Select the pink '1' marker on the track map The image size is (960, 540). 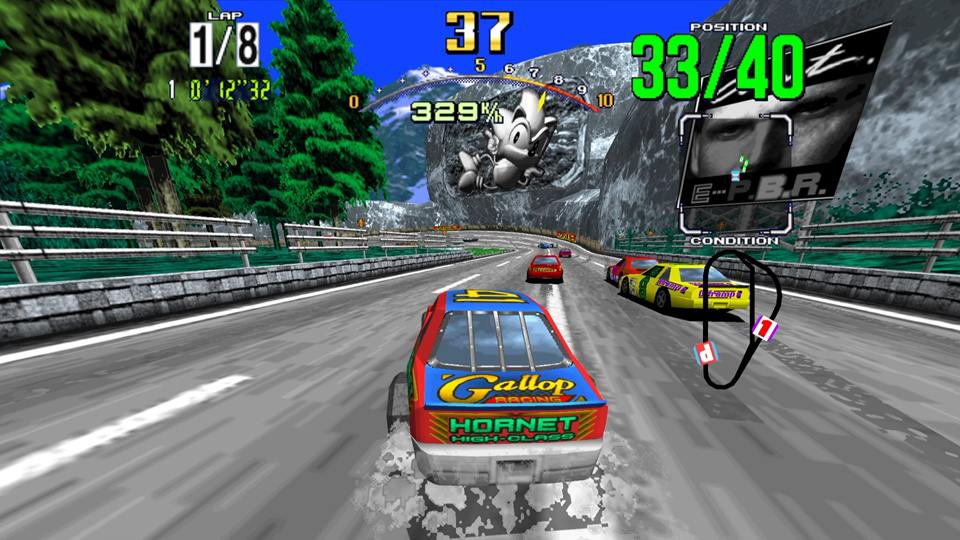click(763, 327)
